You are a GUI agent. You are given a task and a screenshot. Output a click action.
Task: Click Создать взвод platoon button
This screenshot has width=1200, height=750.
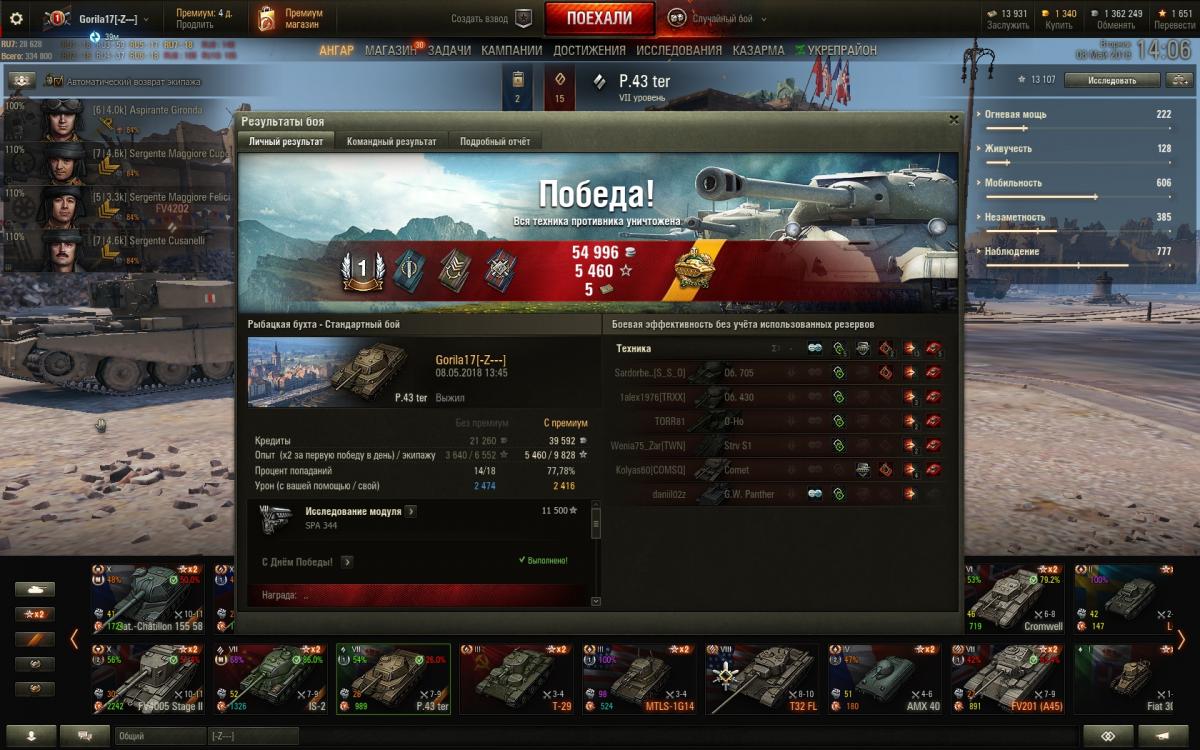[491, 18]
